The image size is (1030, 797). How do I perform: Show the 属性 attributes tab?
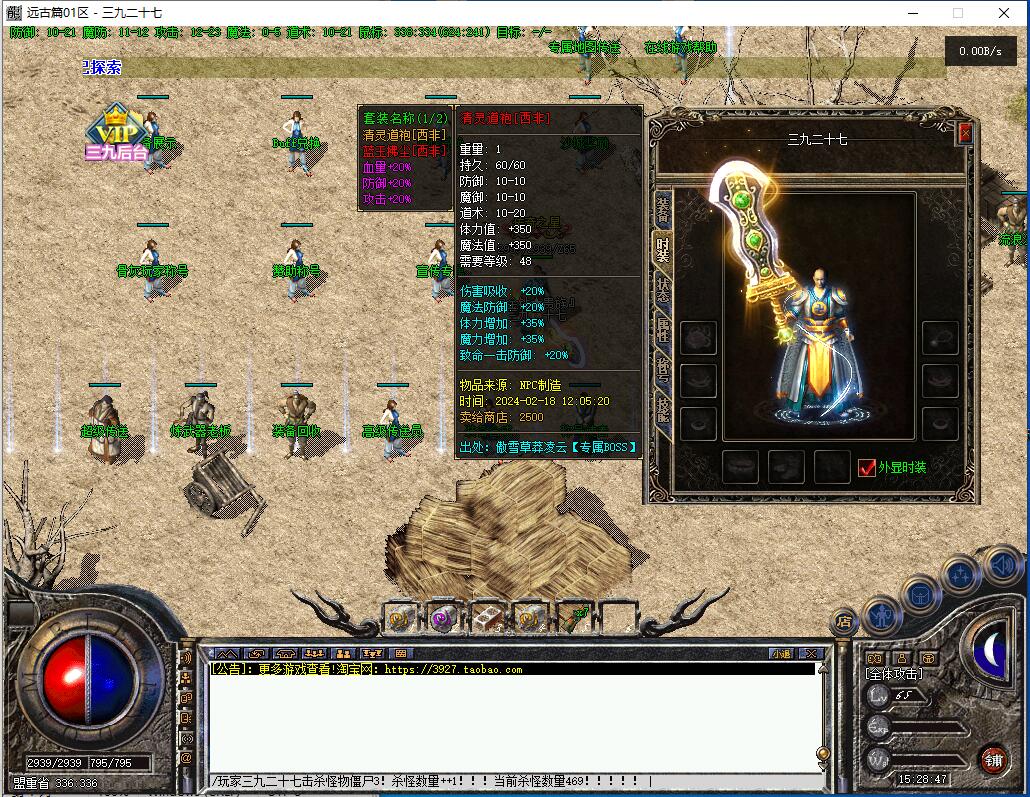pyautogui.click(x=663, y=329)
